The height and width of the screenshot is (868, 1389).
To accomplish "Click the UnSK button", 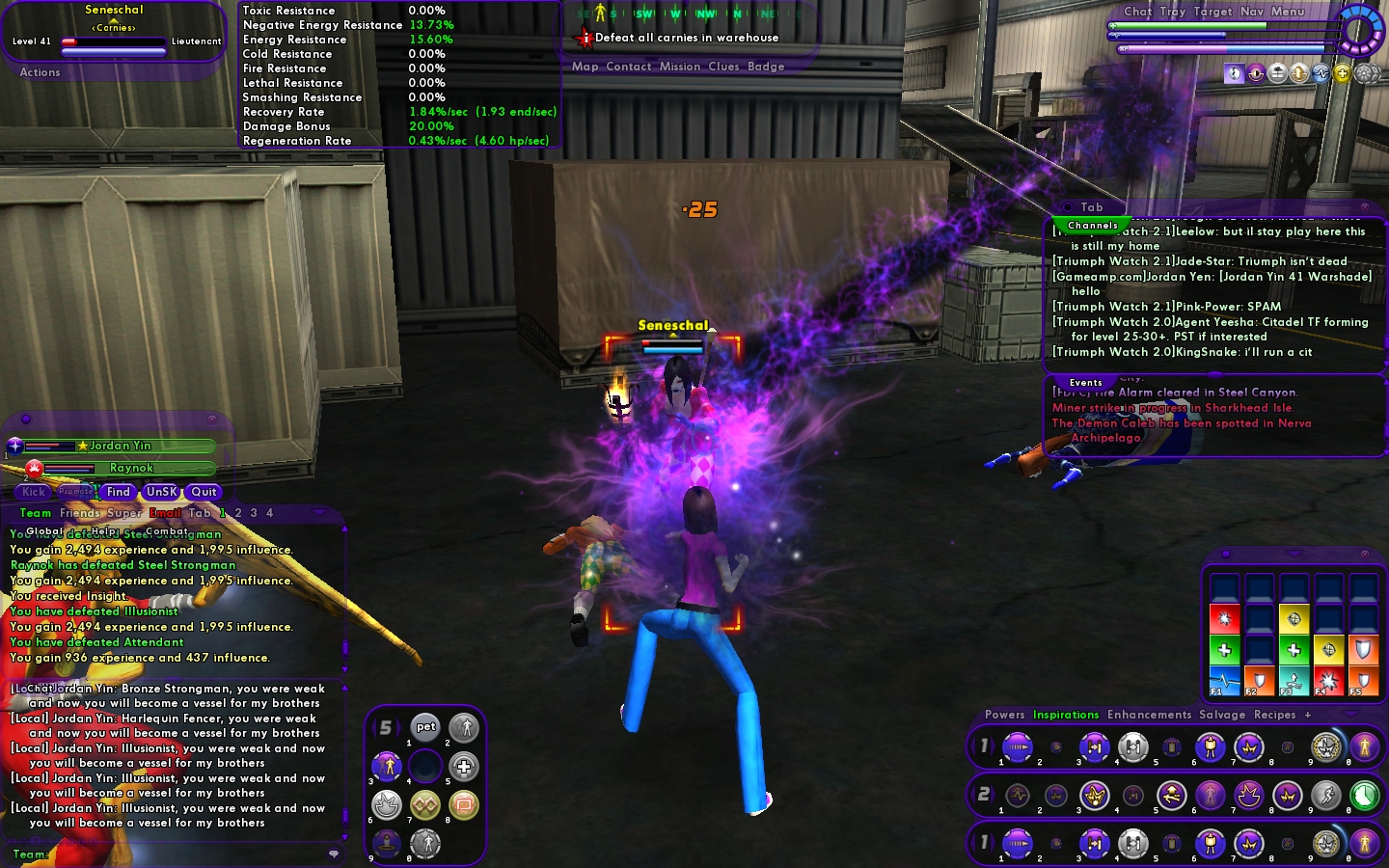I will [161, 492].
